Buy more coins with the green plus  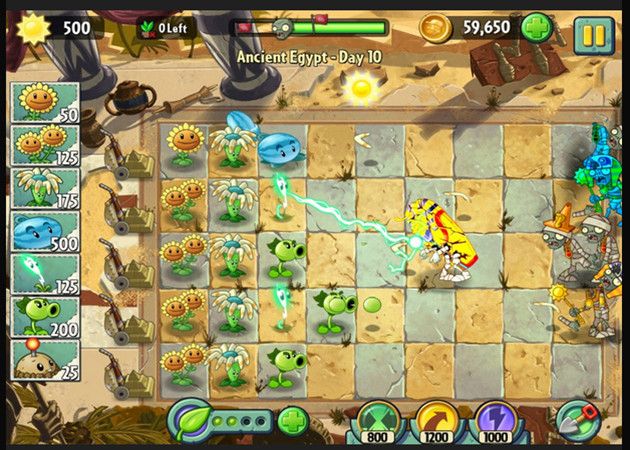click(535, 27)
